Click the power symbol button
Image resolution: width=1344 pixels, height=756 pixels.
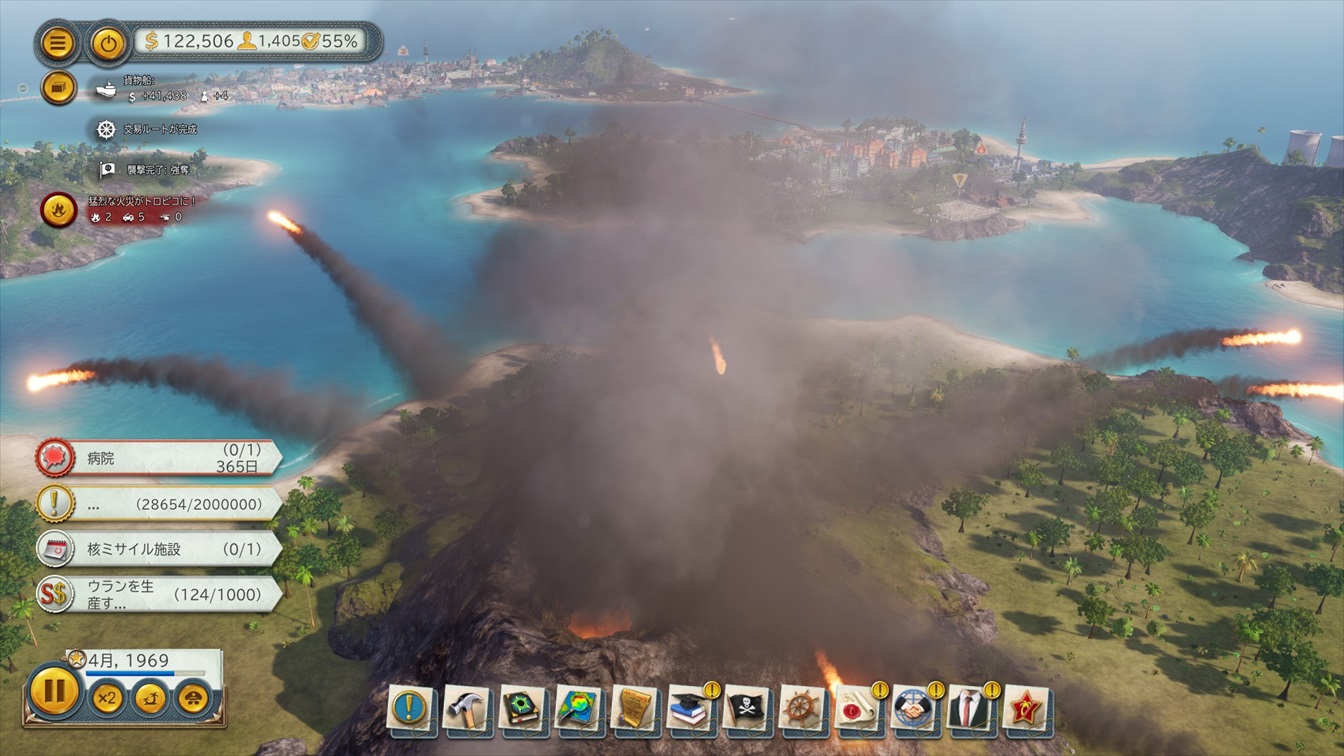pos(108,42)
